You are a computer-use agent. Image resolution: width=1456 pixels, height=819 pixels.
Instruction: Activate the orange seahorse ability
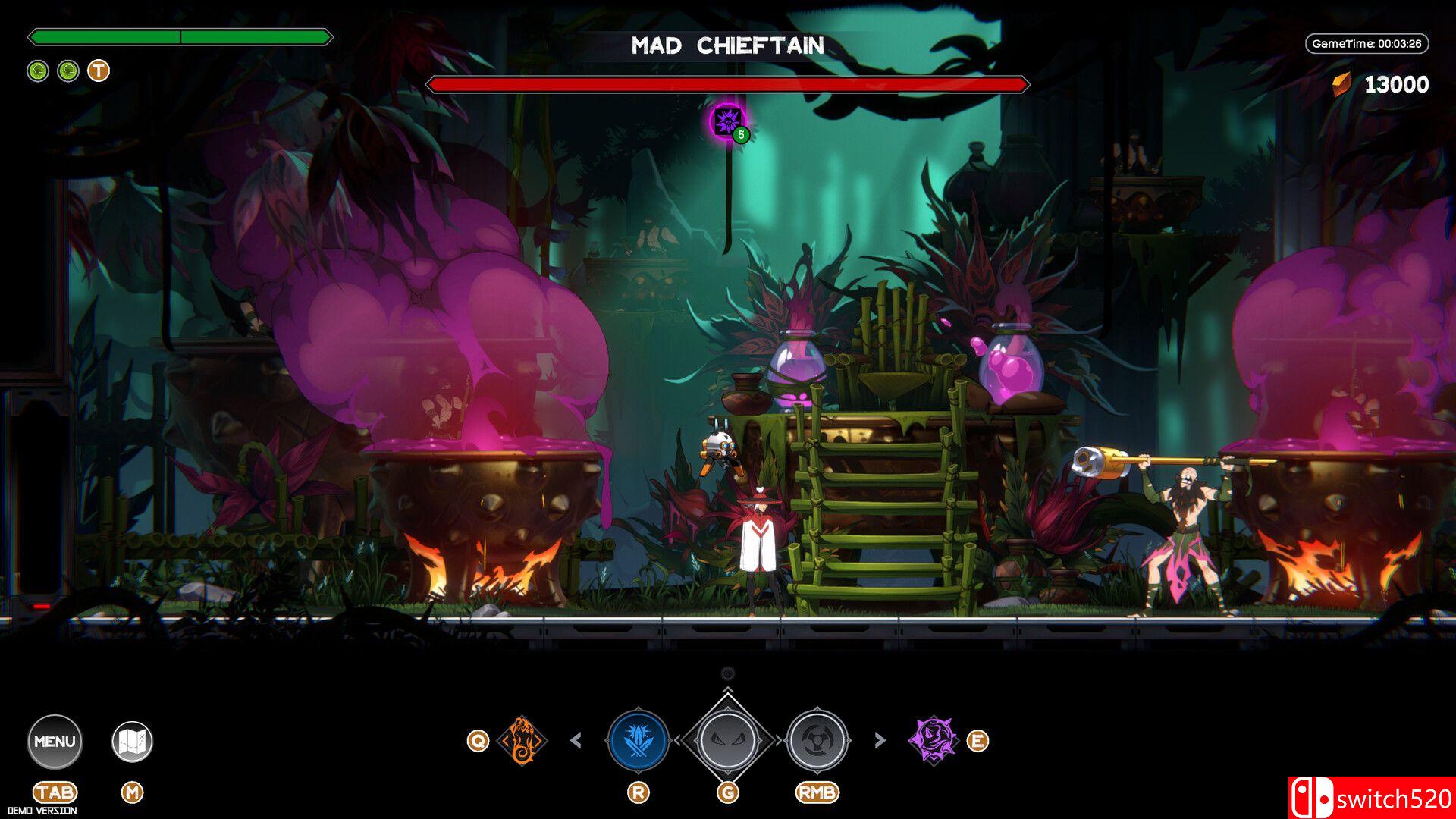522,740
